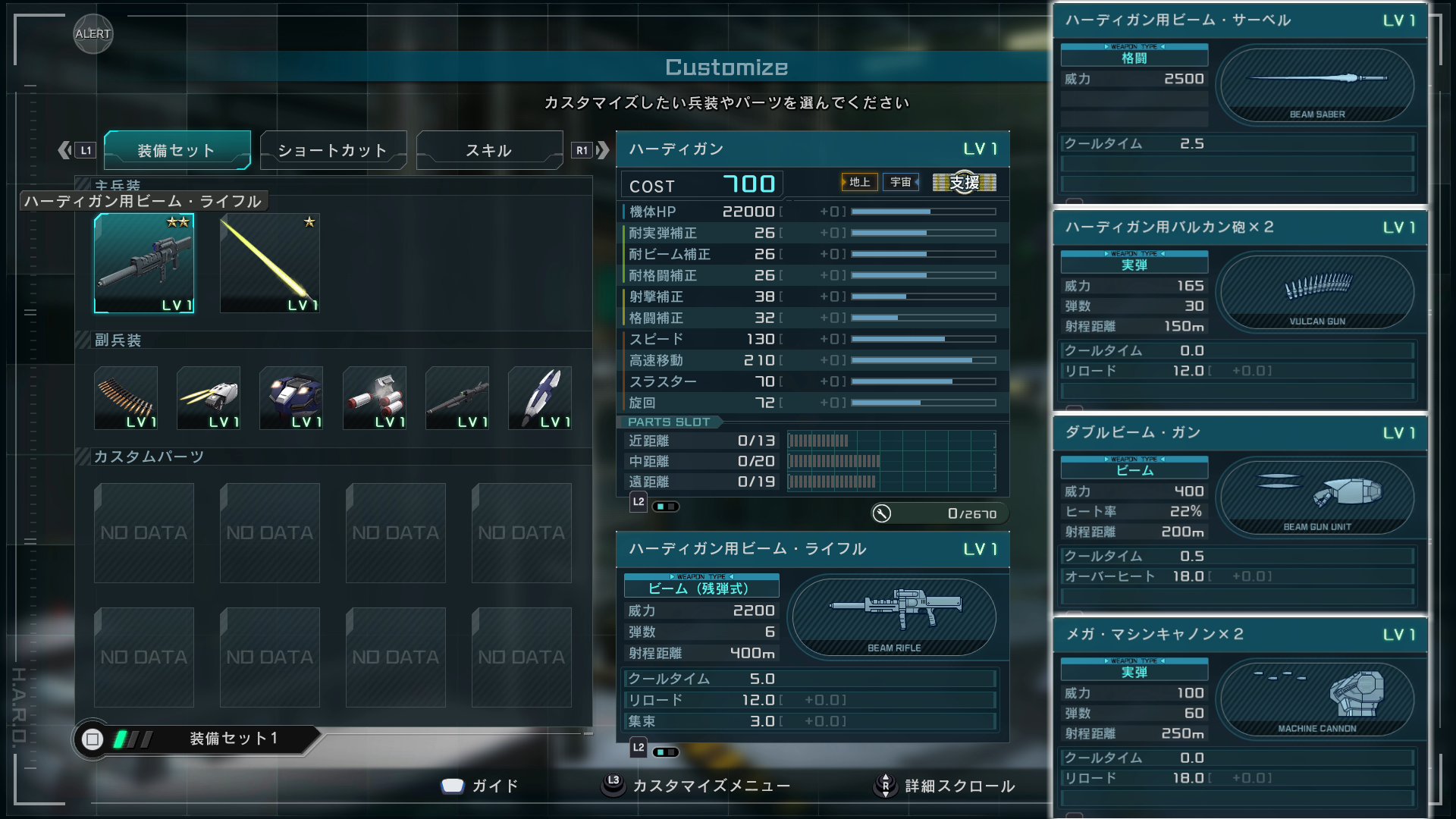Open the ガイド guide

click(480, 786)
